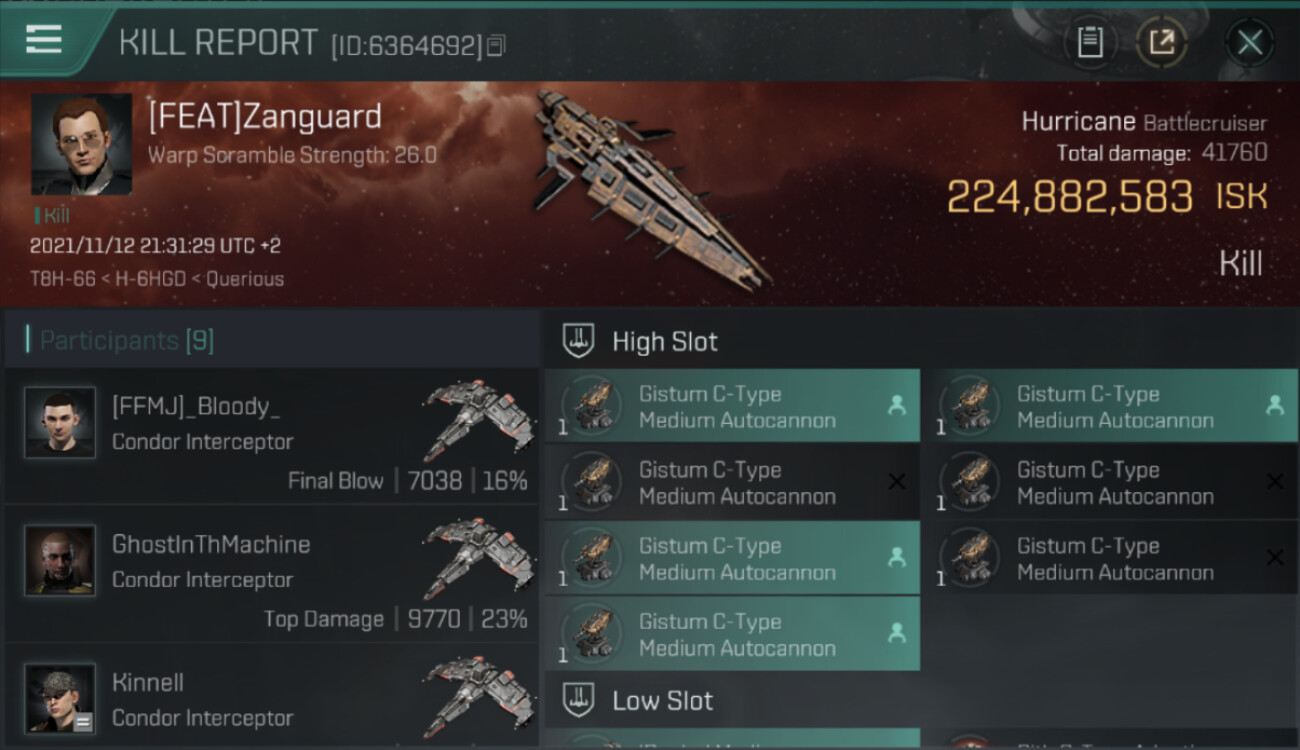Image resolution: width=1300 pixels, height=750 pixels.
Task: Select participant [FFMJ]_Bloody_ row
Action: click(x=272, y=436)
